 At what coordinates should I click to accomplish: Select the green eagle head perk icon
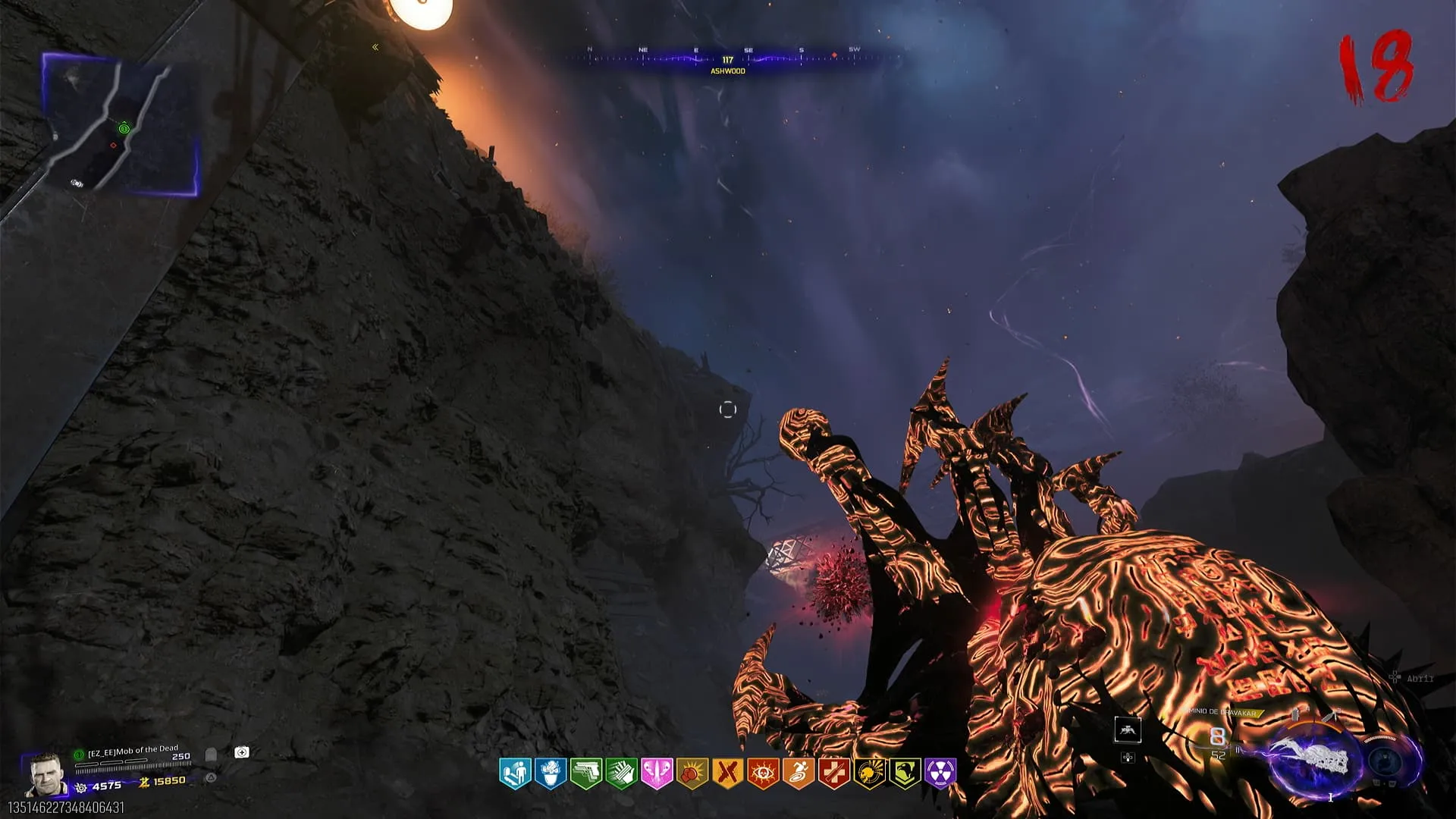905,773
